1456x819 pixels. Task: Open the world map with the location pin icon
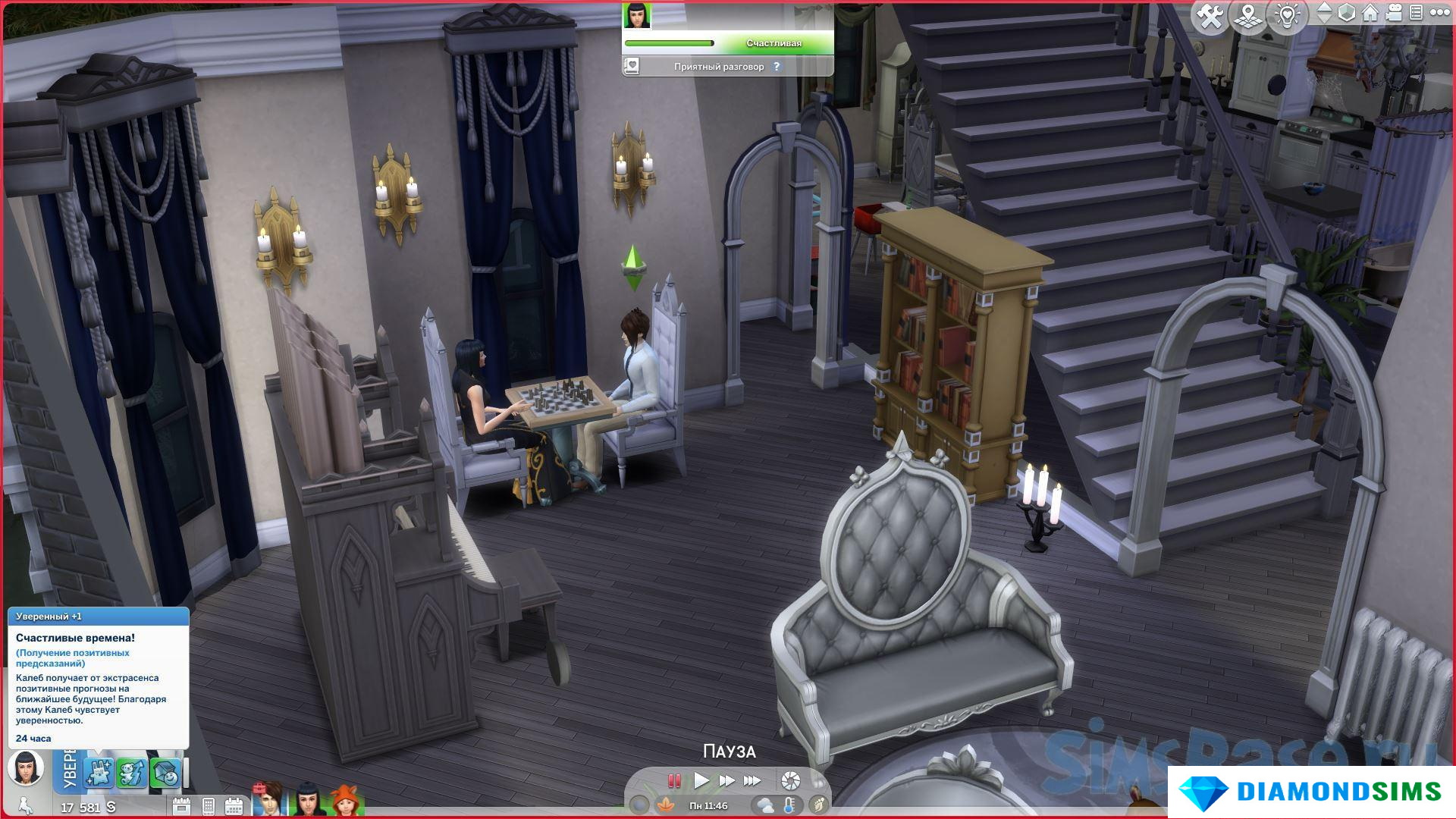(x=1248, y=16)
